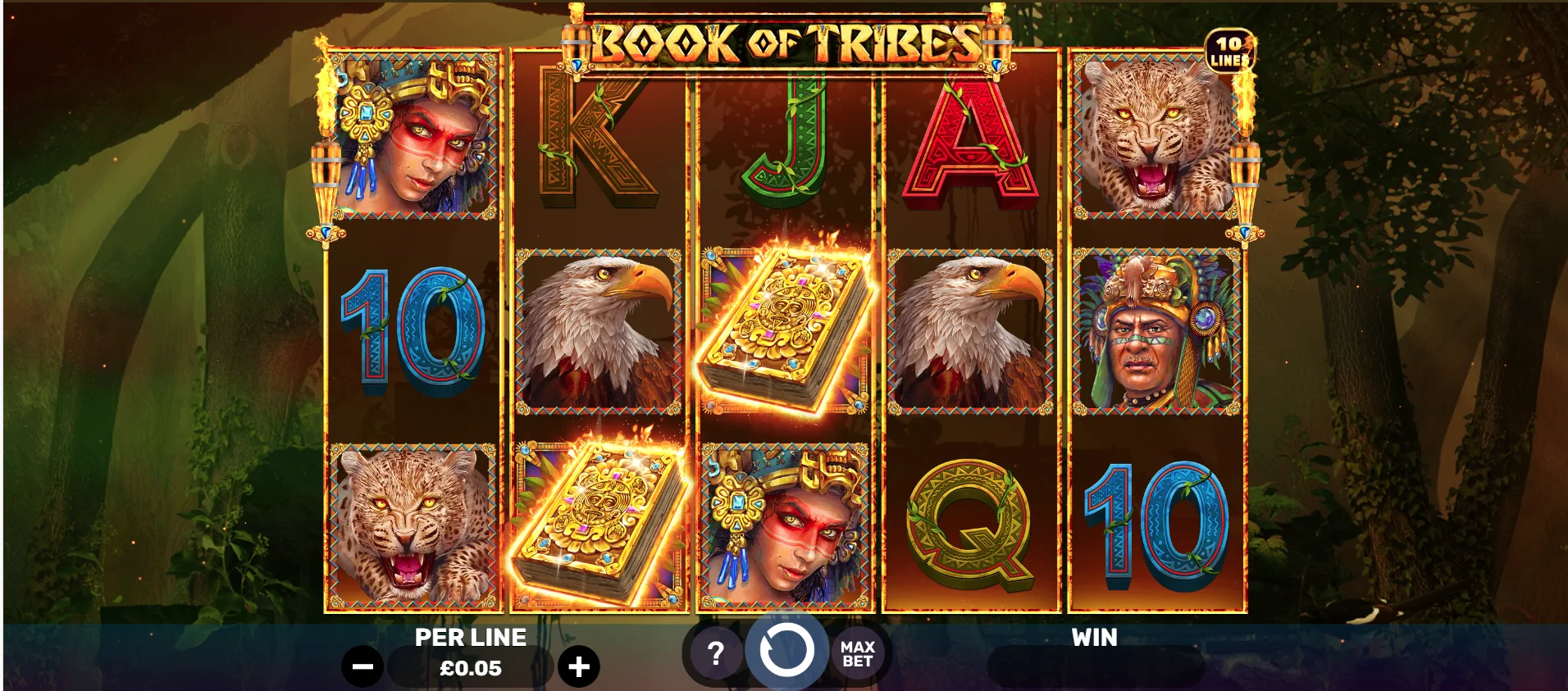Open the question mark help info
The image size is (1568, 691).
pos(715,653)
